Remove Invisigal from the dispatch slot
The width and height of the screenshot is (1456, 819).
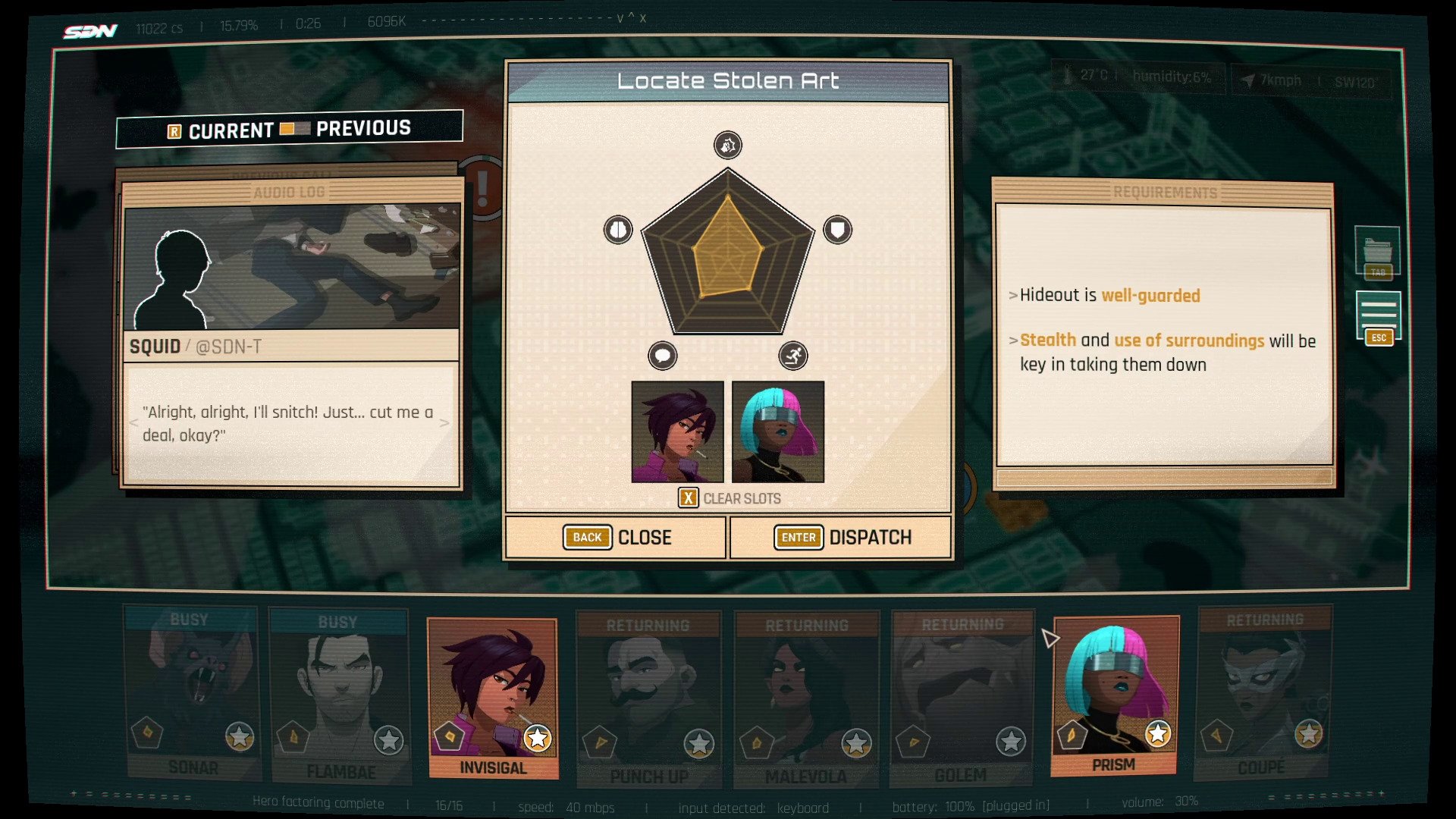[x=677, y=431]
